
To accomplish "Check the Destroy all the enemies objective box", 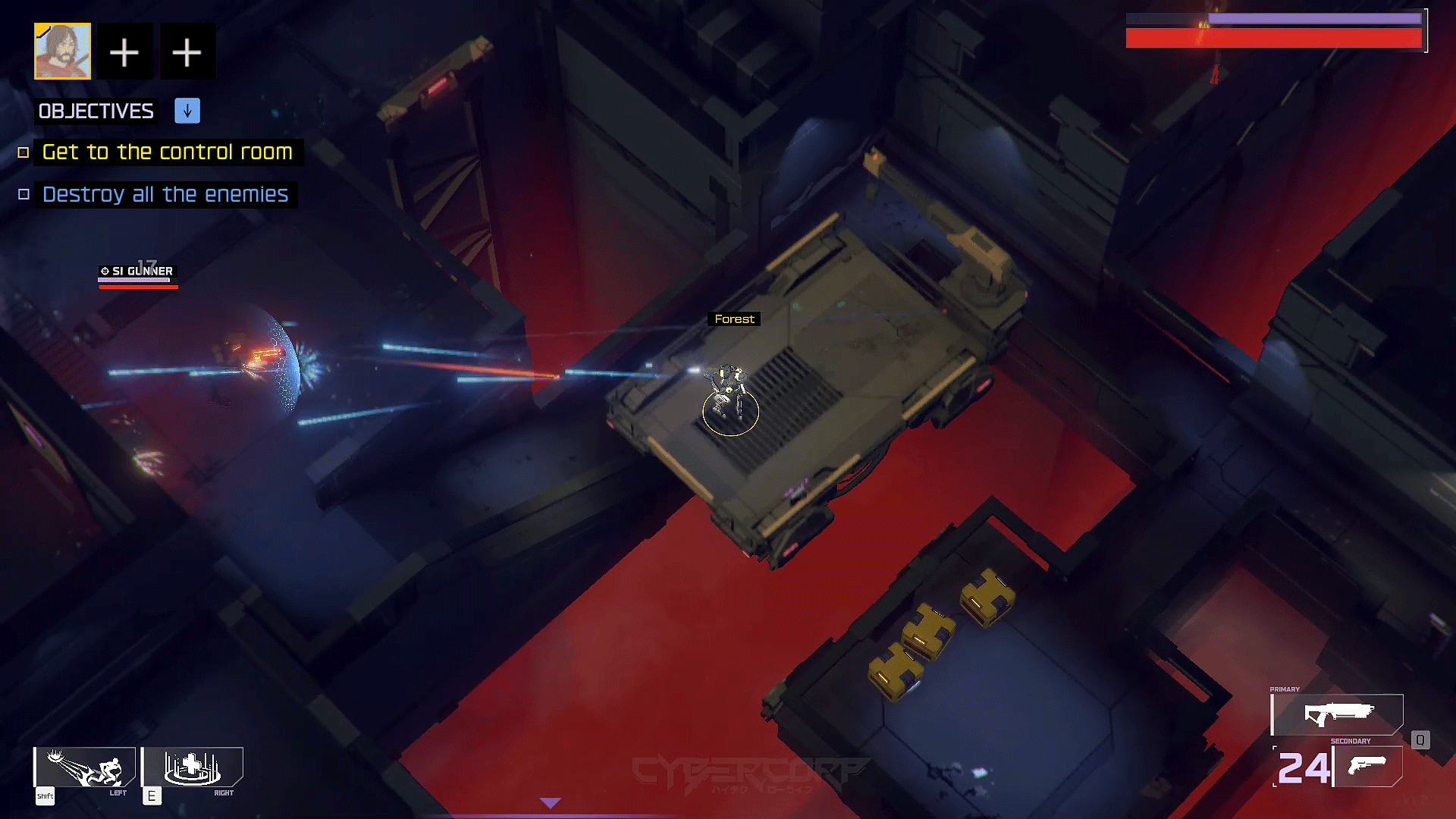I will coord(22,194).
